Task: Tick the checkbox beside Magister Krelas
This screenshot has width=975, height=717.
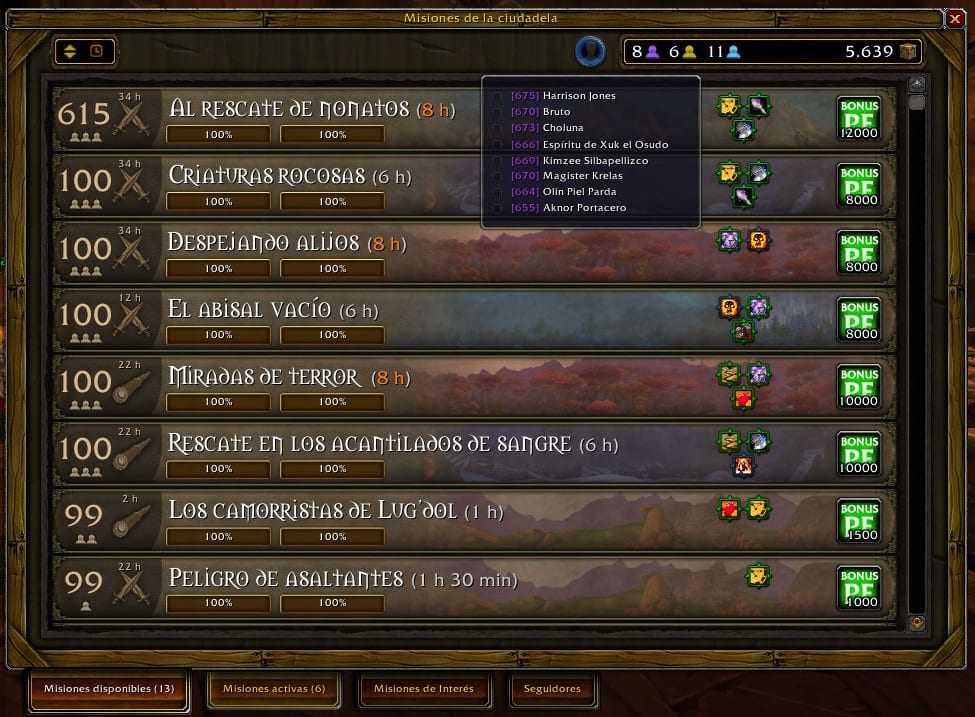Action: [x=498, y=176]
